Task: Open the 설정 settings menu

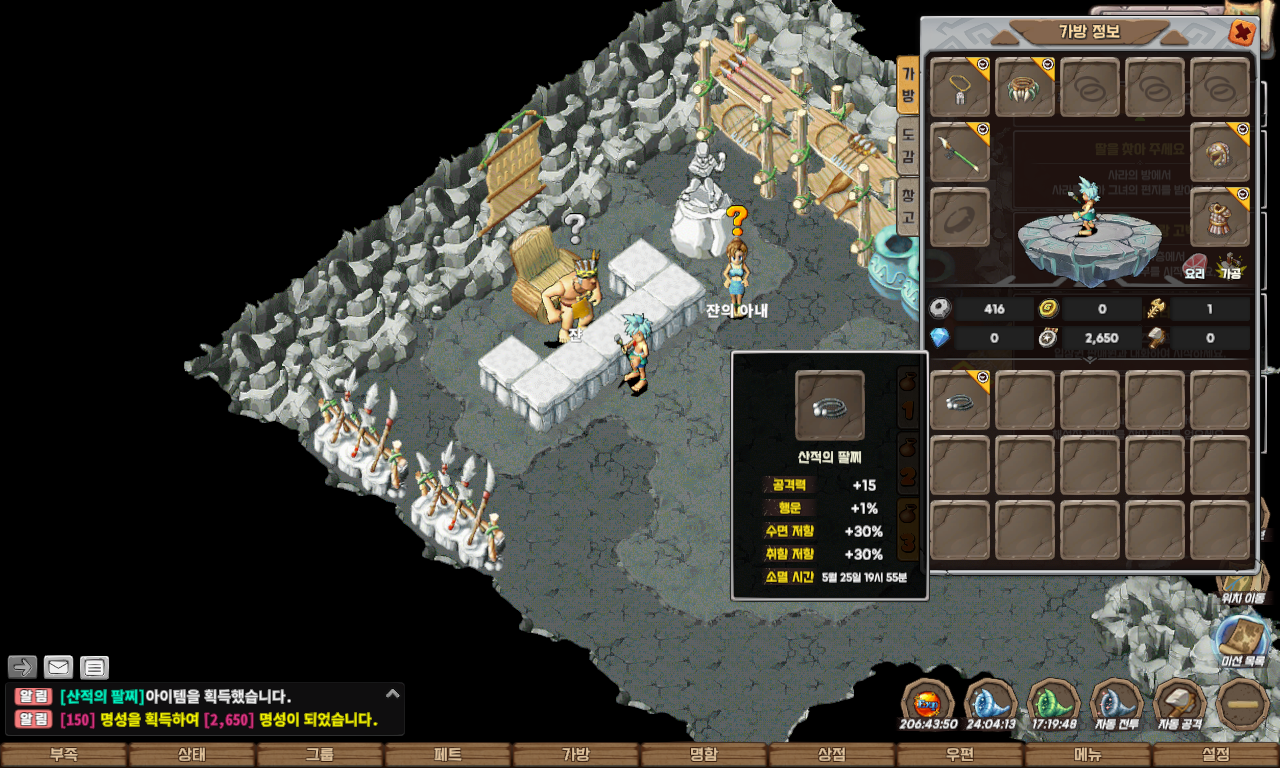Action: 1215,755
